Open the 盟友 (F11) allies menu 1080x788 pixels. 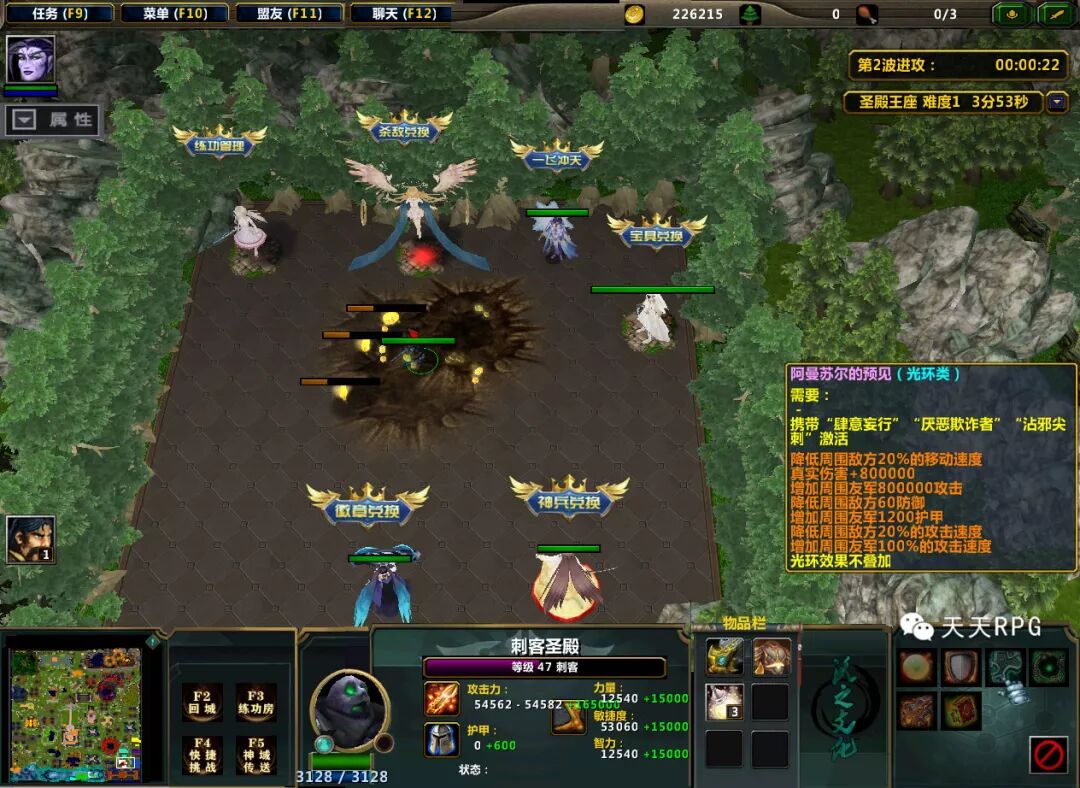click(x=289, y=14)
